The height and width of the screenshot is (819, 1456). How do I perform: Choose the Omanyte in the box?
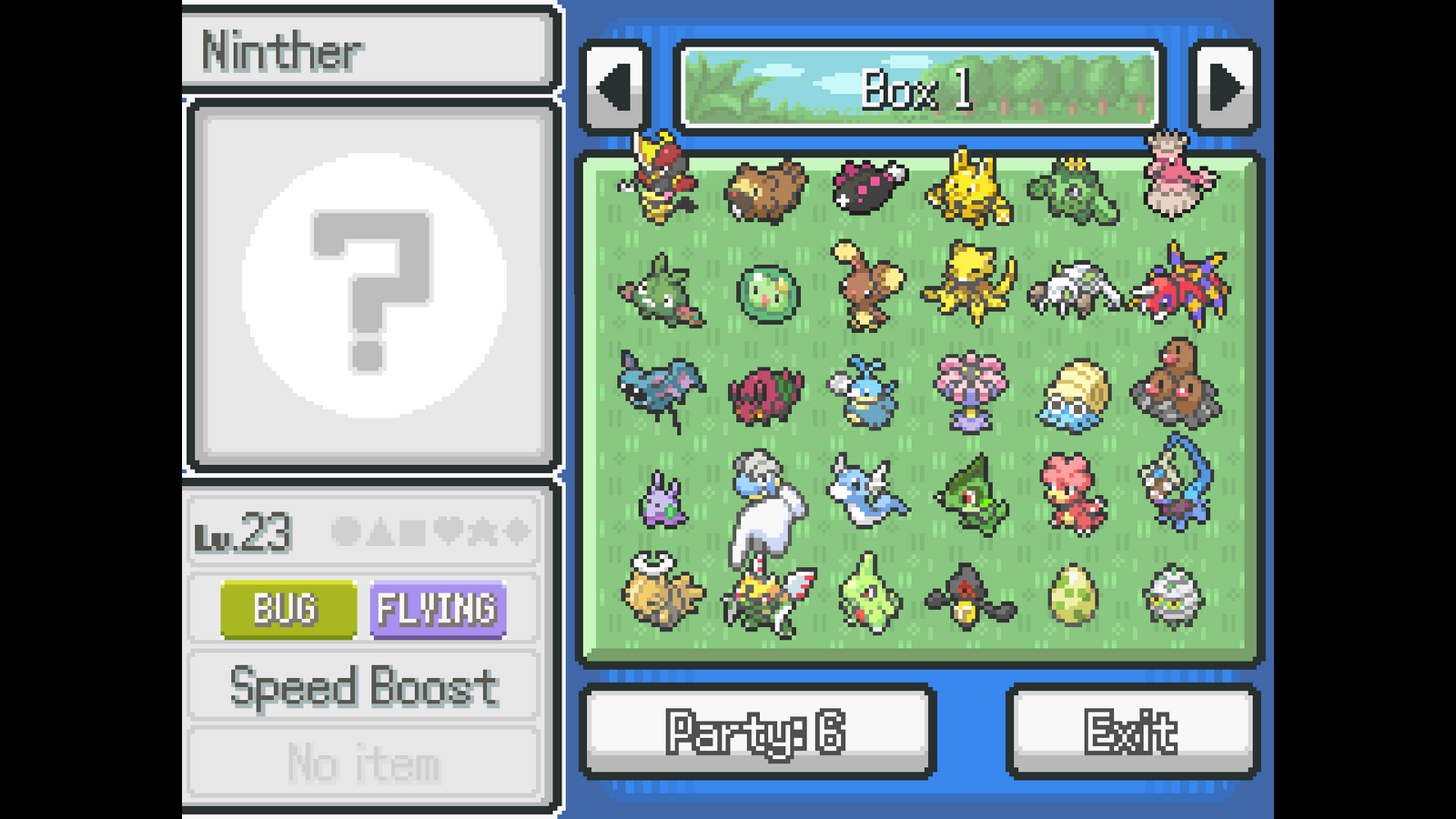[x=1074, y=394]
